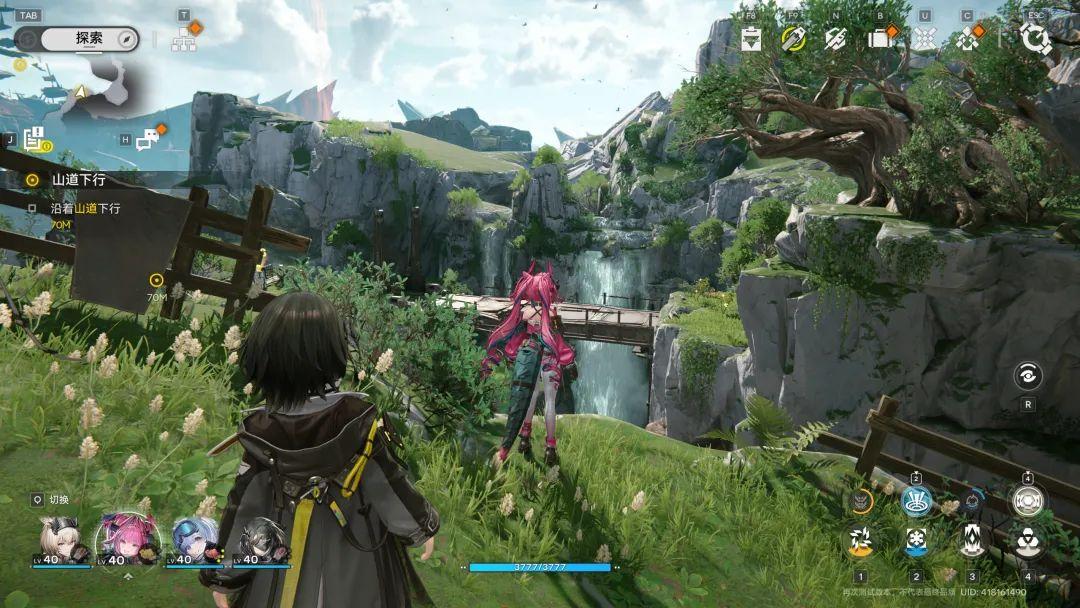Activate the blue glowing ultimate skill icon

point(916,500)
